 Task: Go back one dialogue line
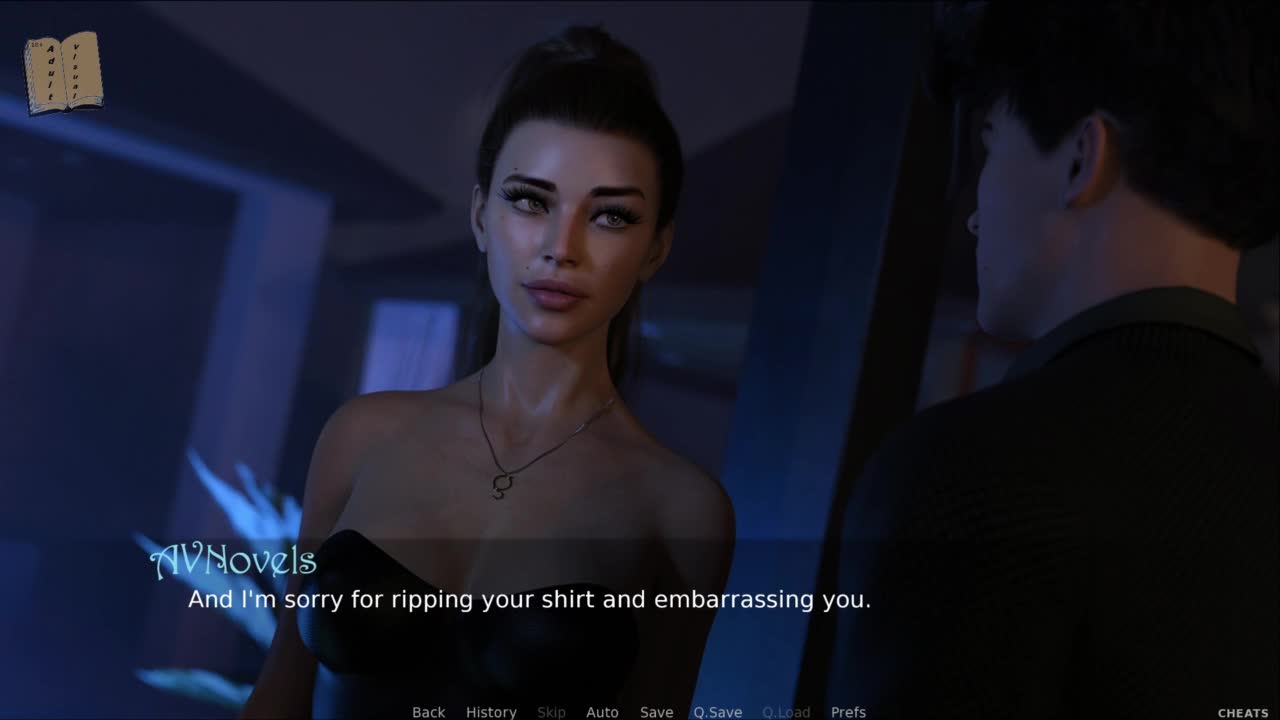click(428, 712)
